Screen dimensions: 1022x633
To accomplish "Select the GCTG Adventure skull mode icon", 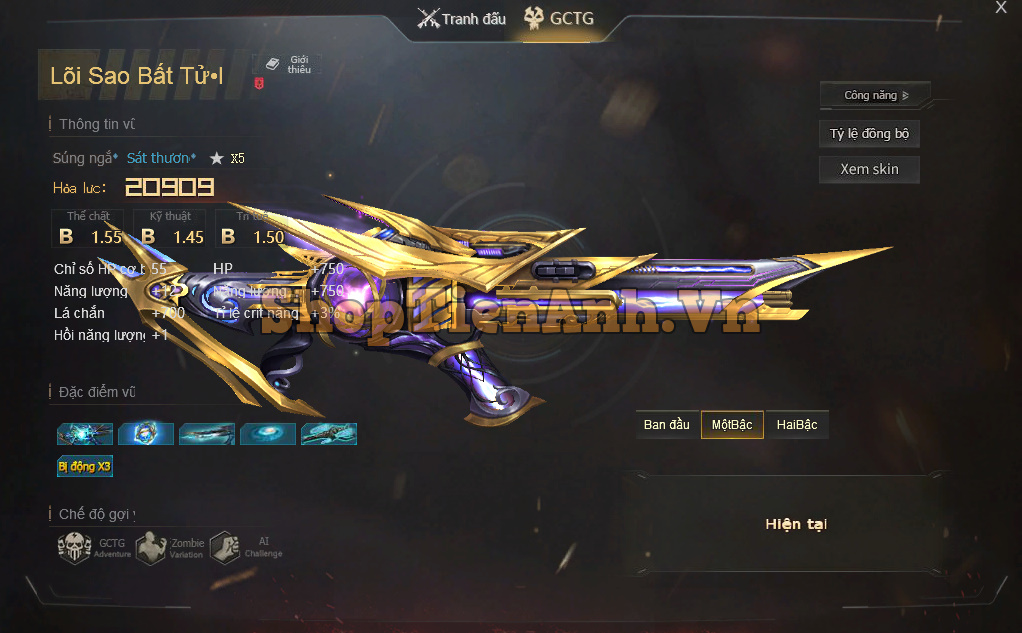I will 75,547.
